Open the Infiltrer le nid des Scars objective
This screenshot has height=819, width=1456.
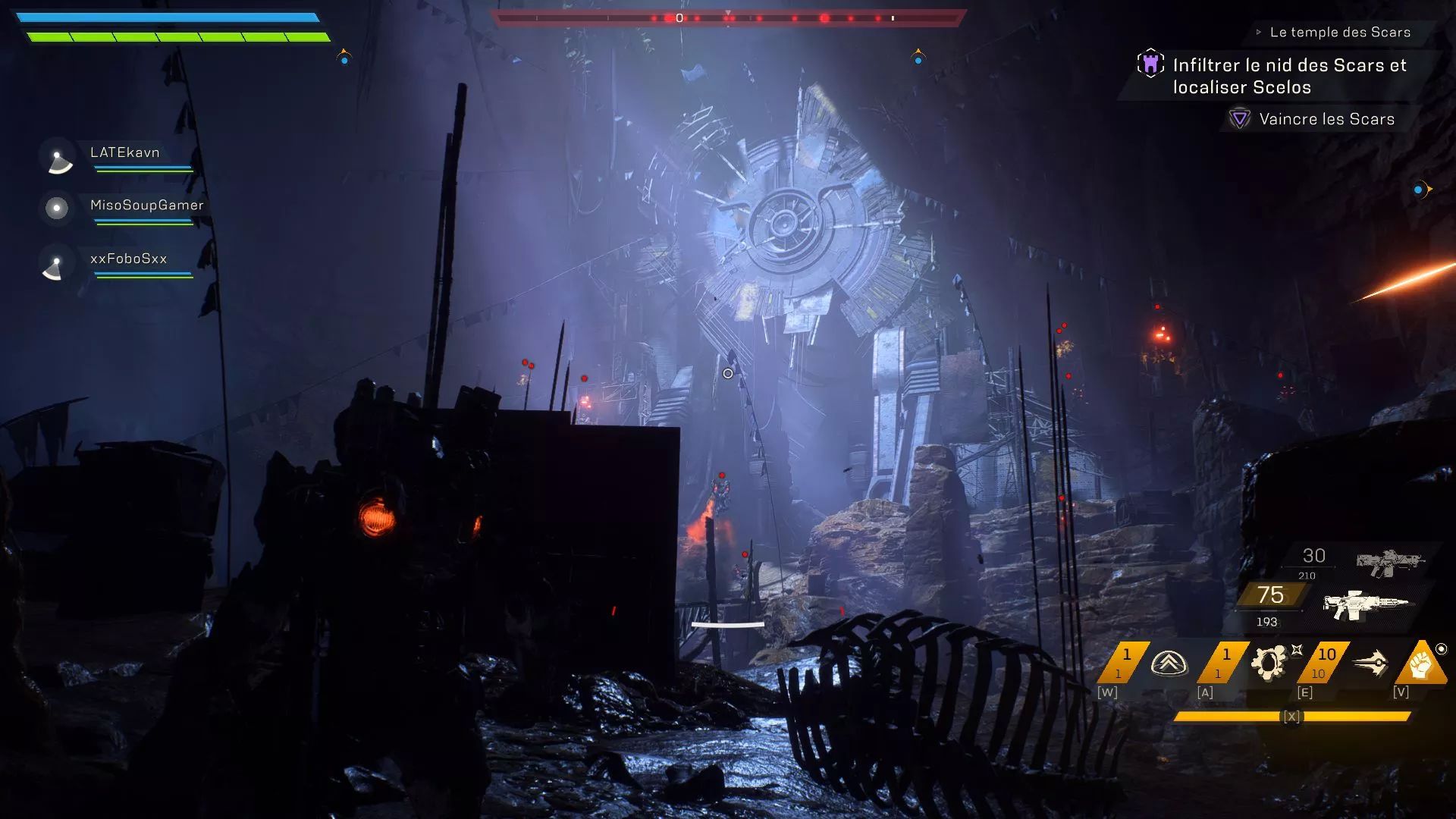1289,76
